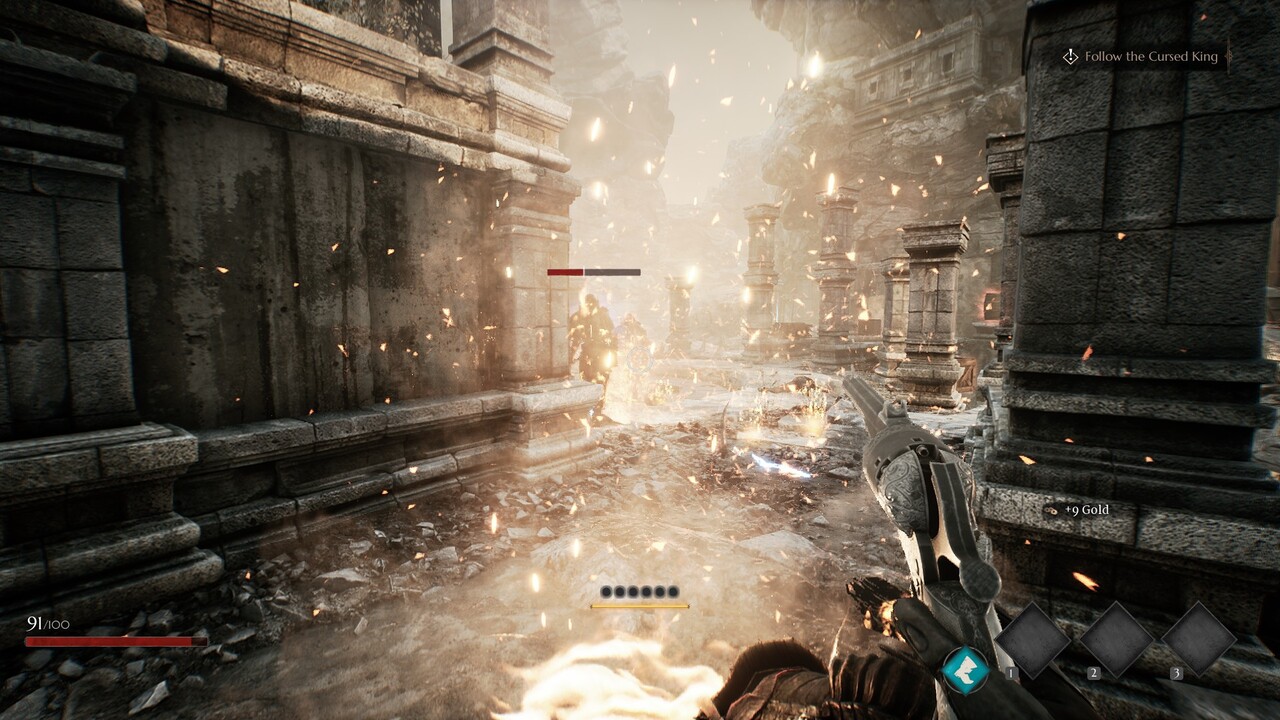This screenshot has height=720, width=1280.
Task: Click the diamond slot numbered 3
Action: [x=1199, y=640]
